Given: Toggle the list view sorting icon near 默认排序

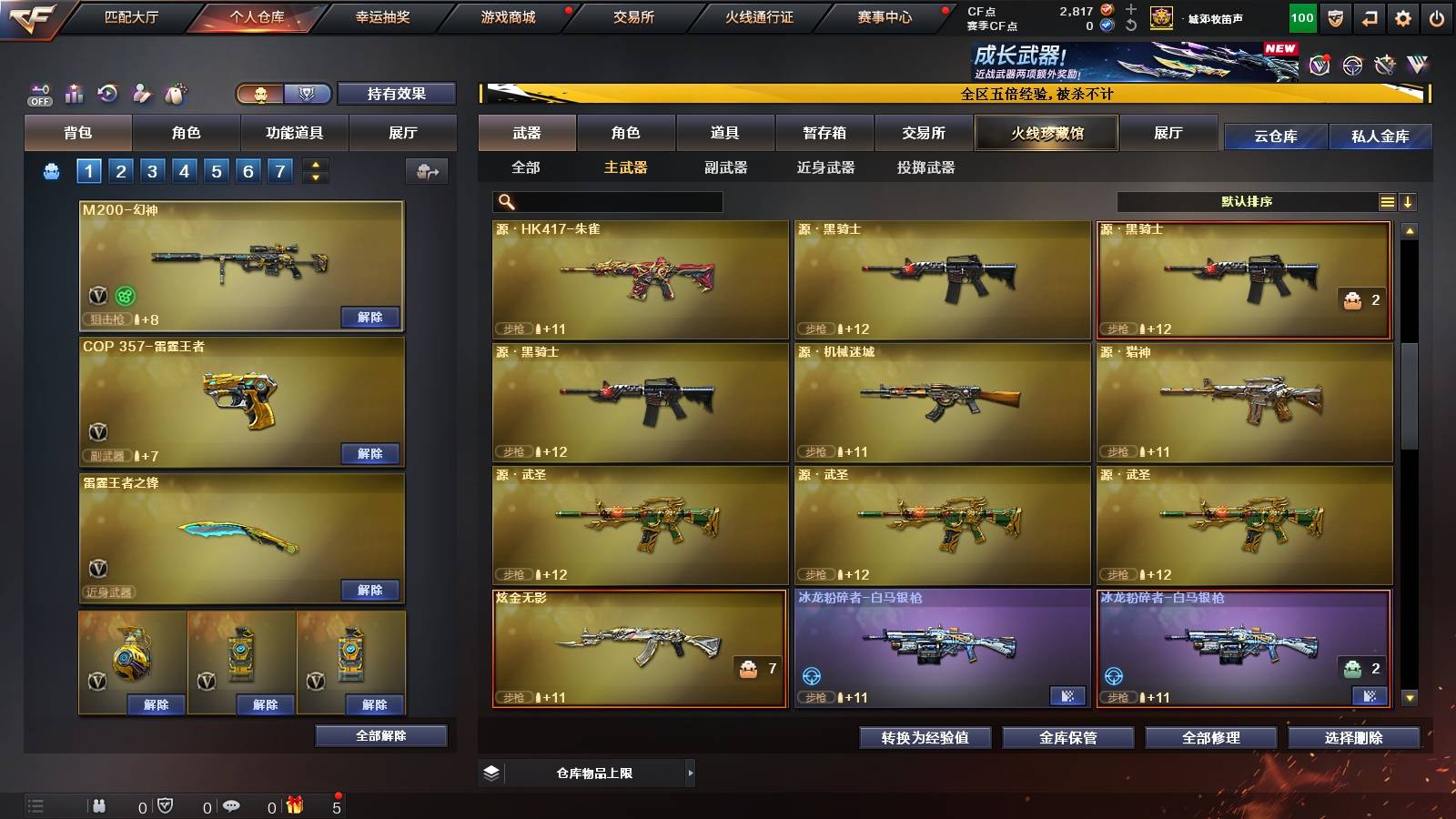Looking at the screenshot, I should coord(1388,201).
